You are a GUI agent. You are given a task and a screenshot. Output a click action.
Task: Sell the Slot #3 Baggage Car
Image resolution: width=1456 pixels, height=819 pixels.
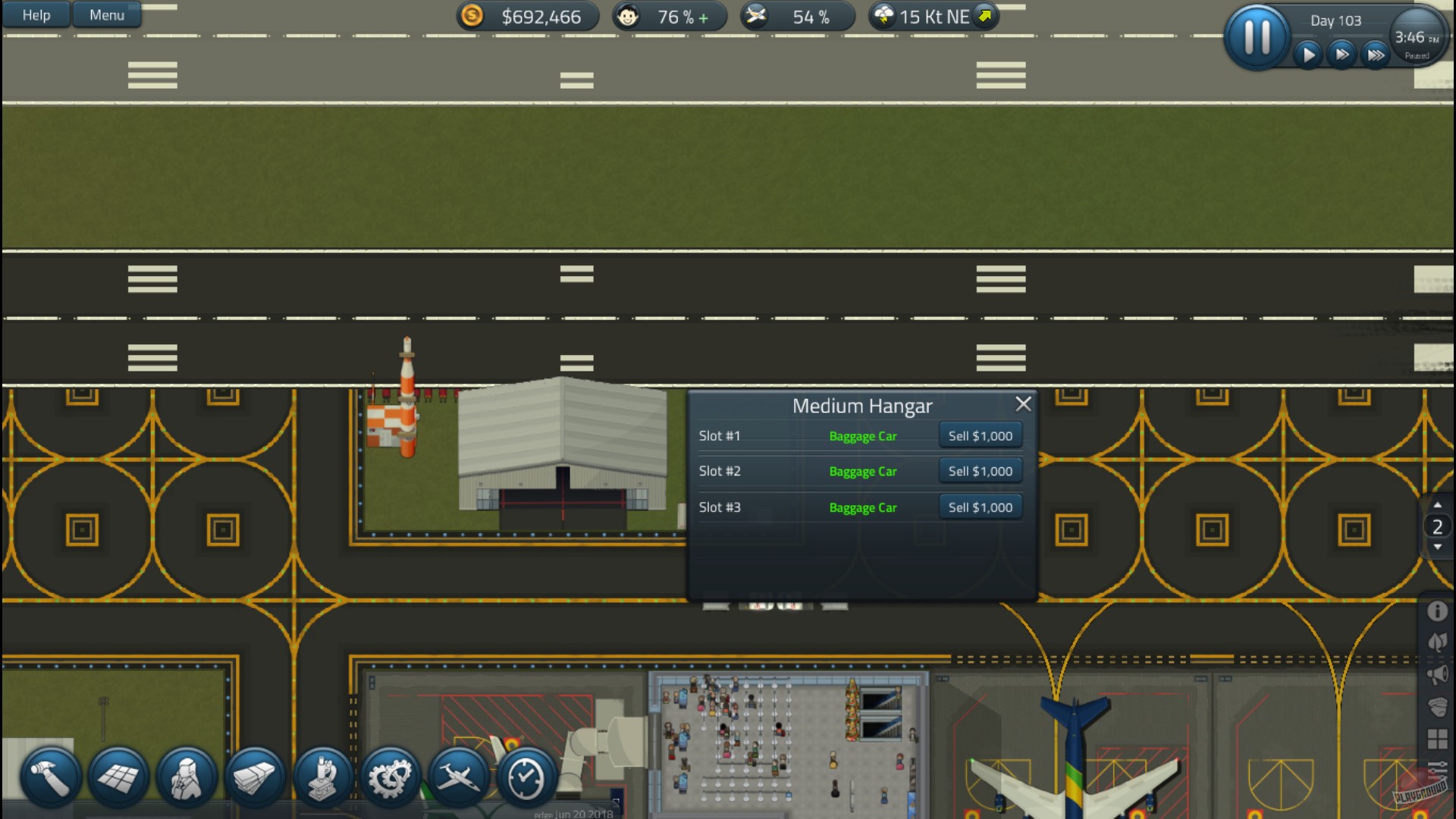pos(980,507)
